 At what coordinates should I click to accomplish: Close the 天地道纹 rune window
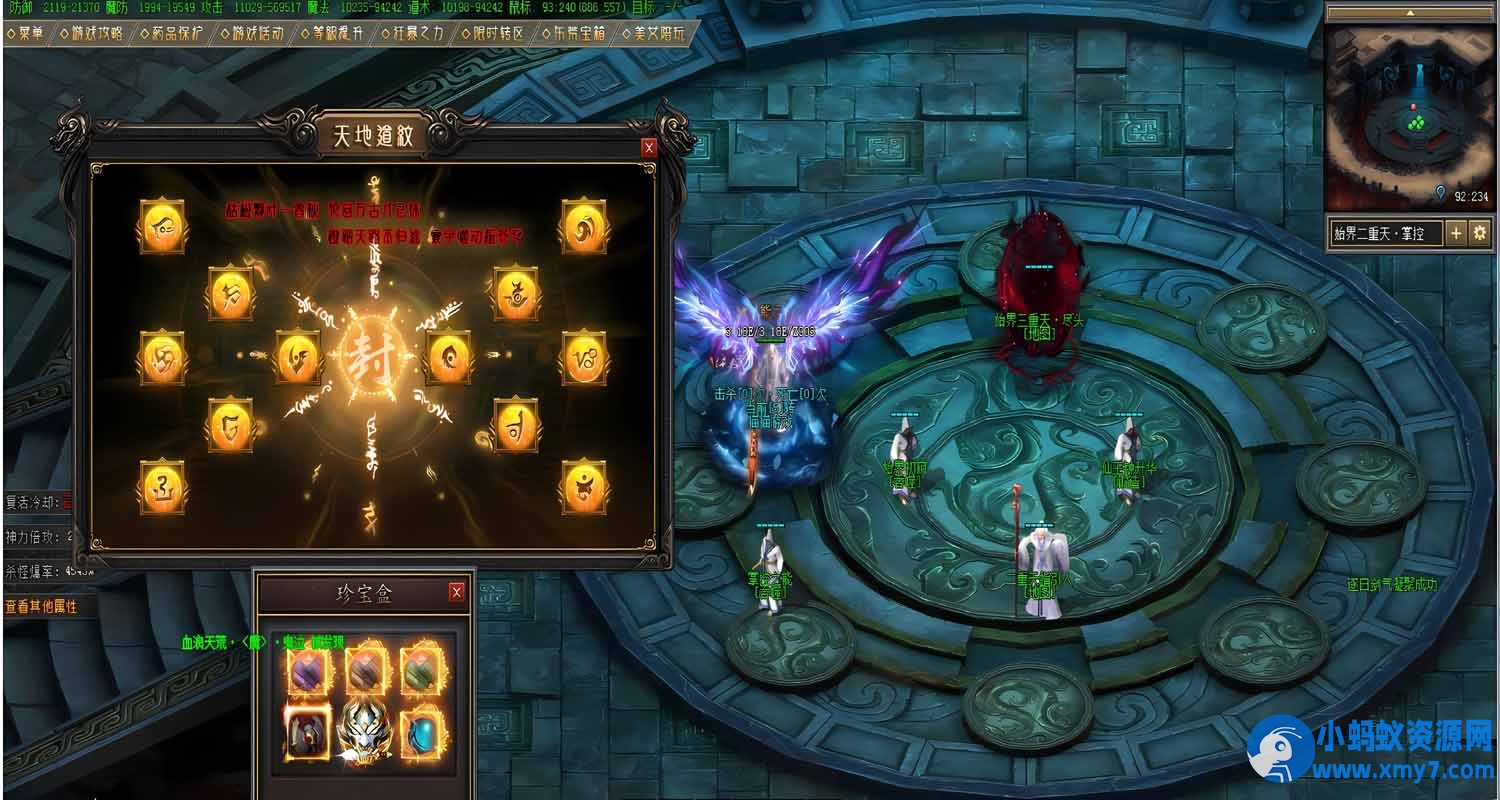pyautogui.click(x=649, y=147)
